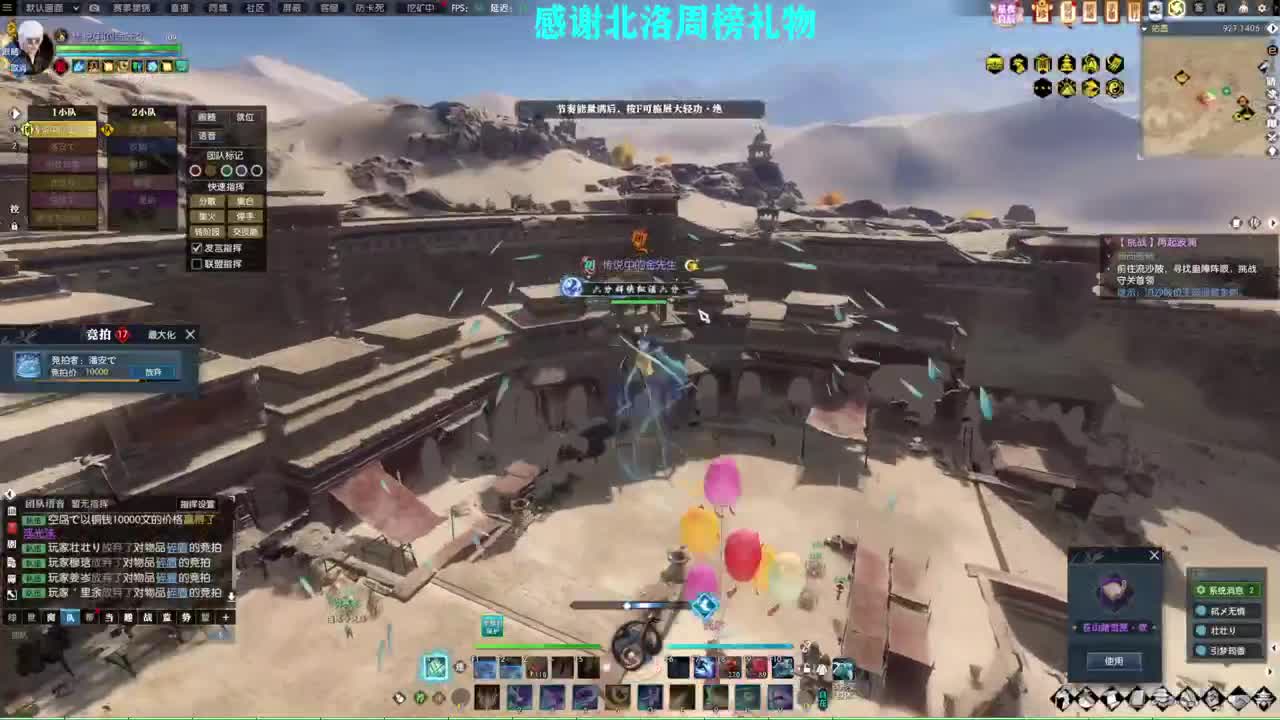
Task: Click the 使用 button to use the item
Action: [x=1113, y=660]
